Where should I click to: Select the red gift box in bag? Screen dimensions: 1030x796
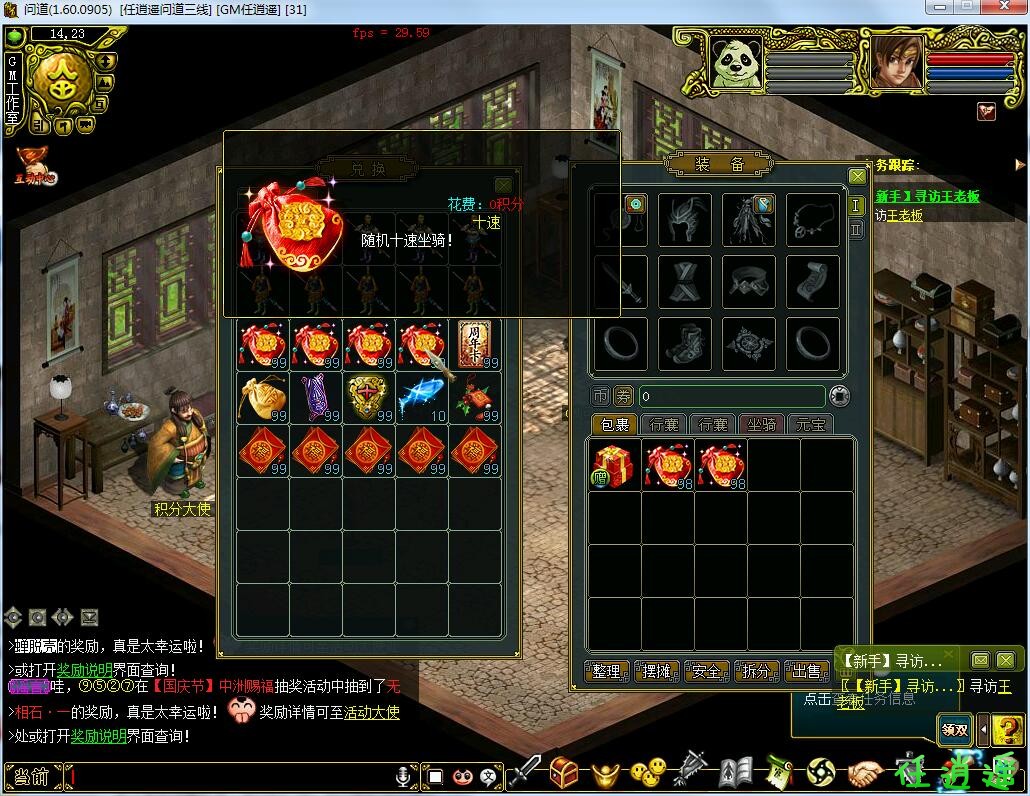(614, 465)
